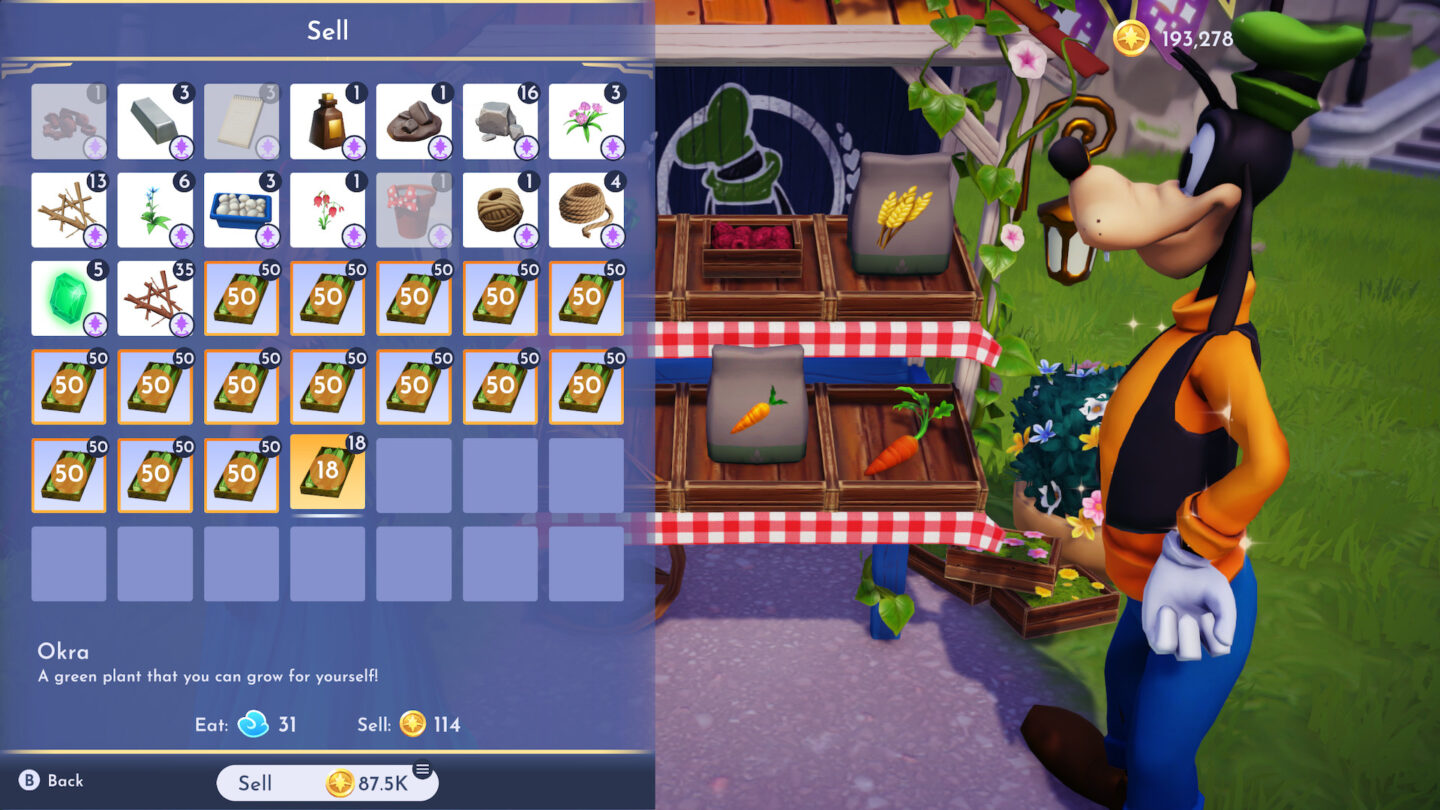
Task: Choose the light wood sticks stack of 13
Action: coord(69,210)
